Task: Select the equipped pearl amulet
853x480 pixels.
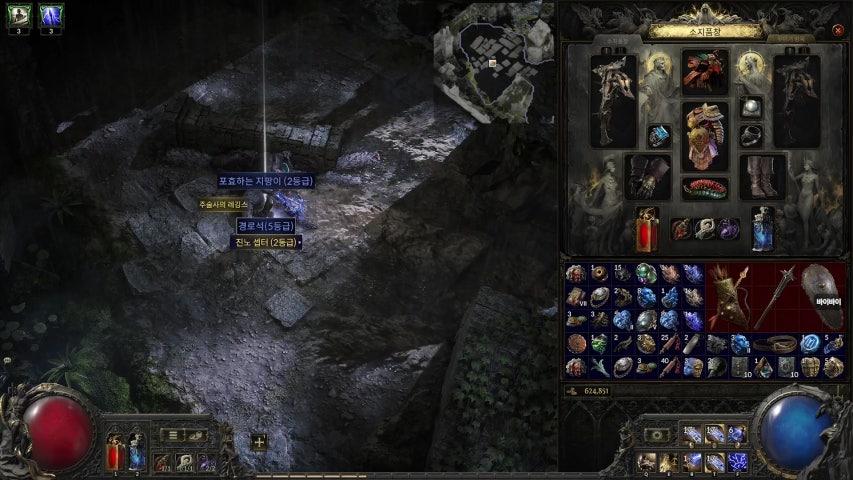Action: (x=749, y=107)
